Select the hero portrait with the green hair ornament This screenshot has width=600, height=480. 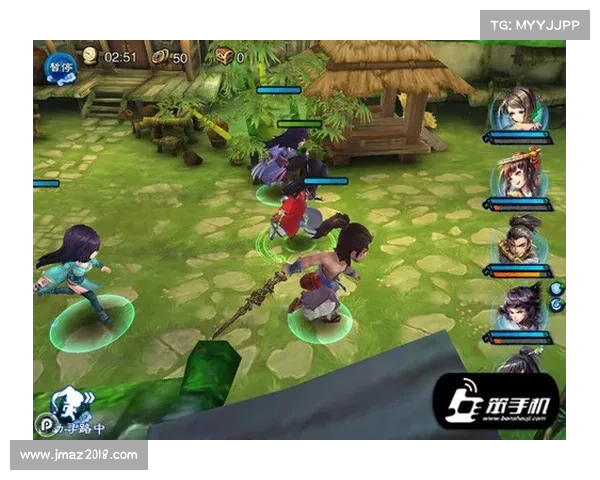pos(517,110)
